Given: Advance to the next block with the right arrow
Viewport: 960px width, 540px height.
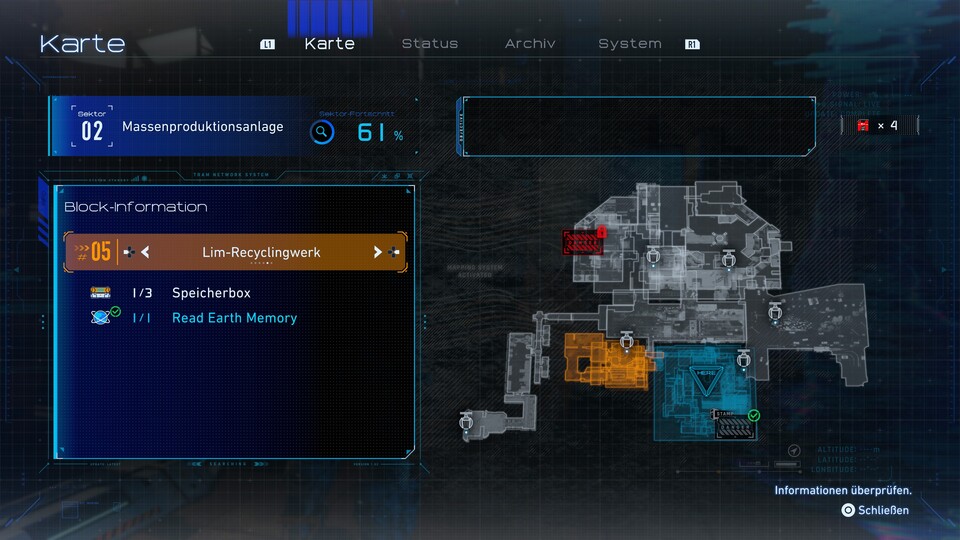Looking at the screenshot, I should 378,253.
